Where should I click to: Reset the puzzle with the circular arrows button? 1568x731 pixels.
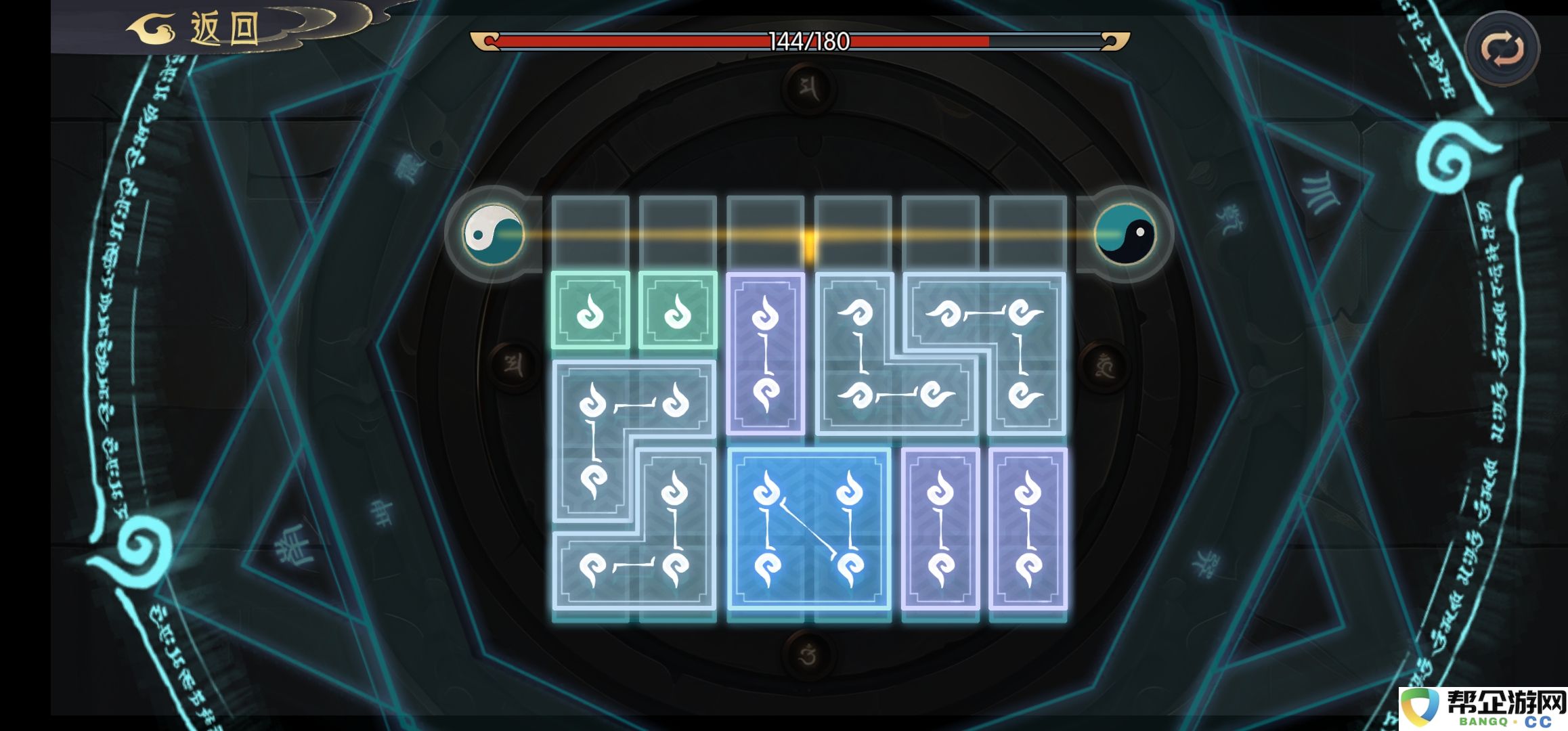[x=1502, y=48]
